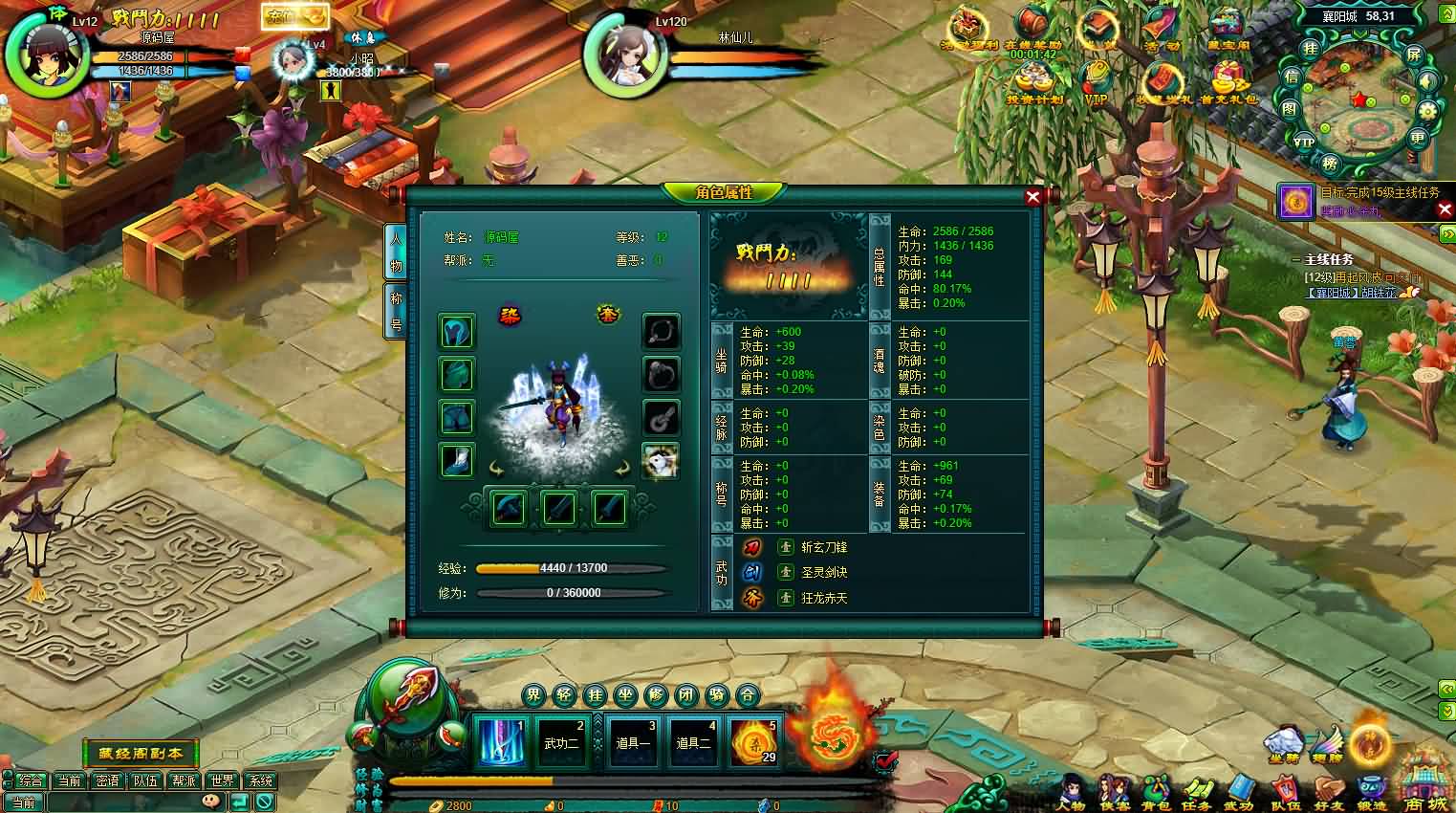This screenshot has width=1456, height=813.
Task: Open the 任务 (quest) scroll icon
Action: pos(1197,787)
